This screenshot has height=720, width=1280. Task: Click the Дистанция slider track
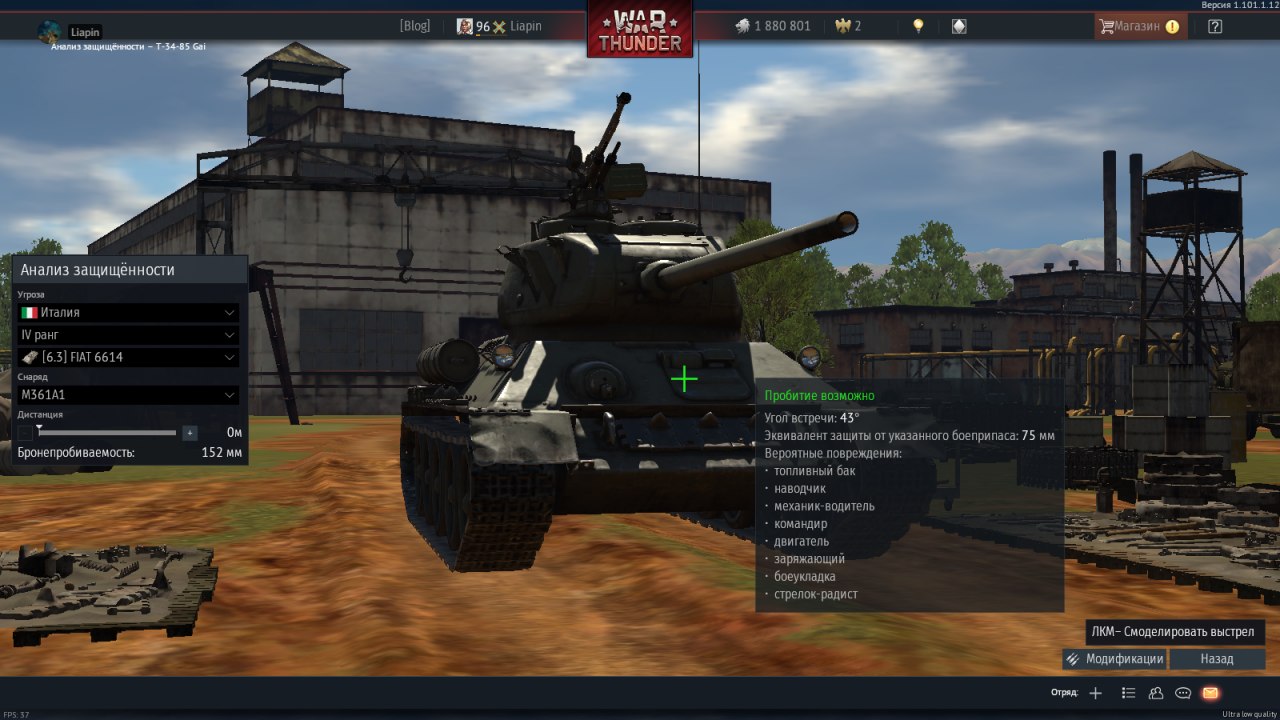tap(108, 433)
